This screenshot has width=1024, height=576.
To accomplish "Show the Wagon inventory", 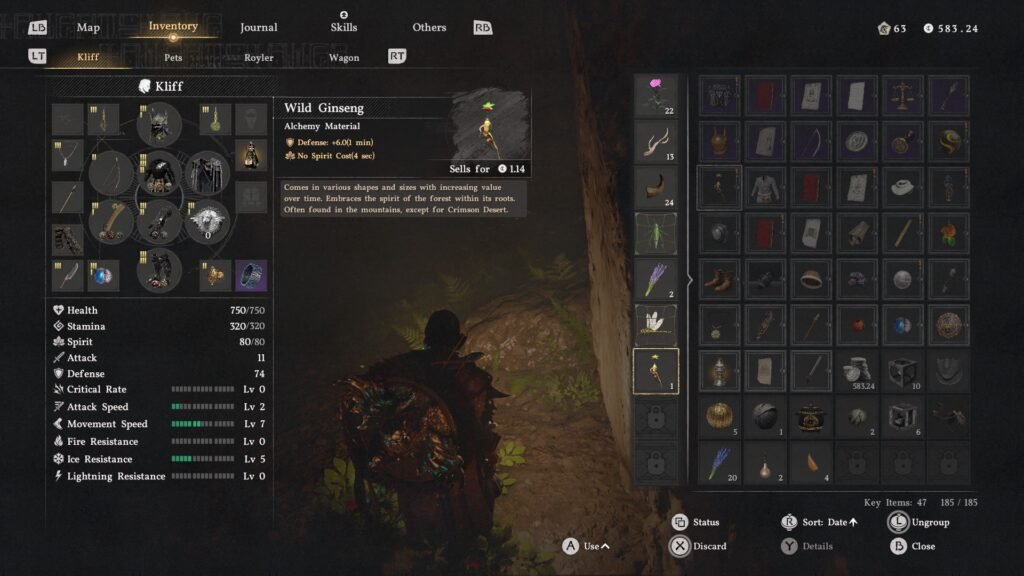I will 344,57.
